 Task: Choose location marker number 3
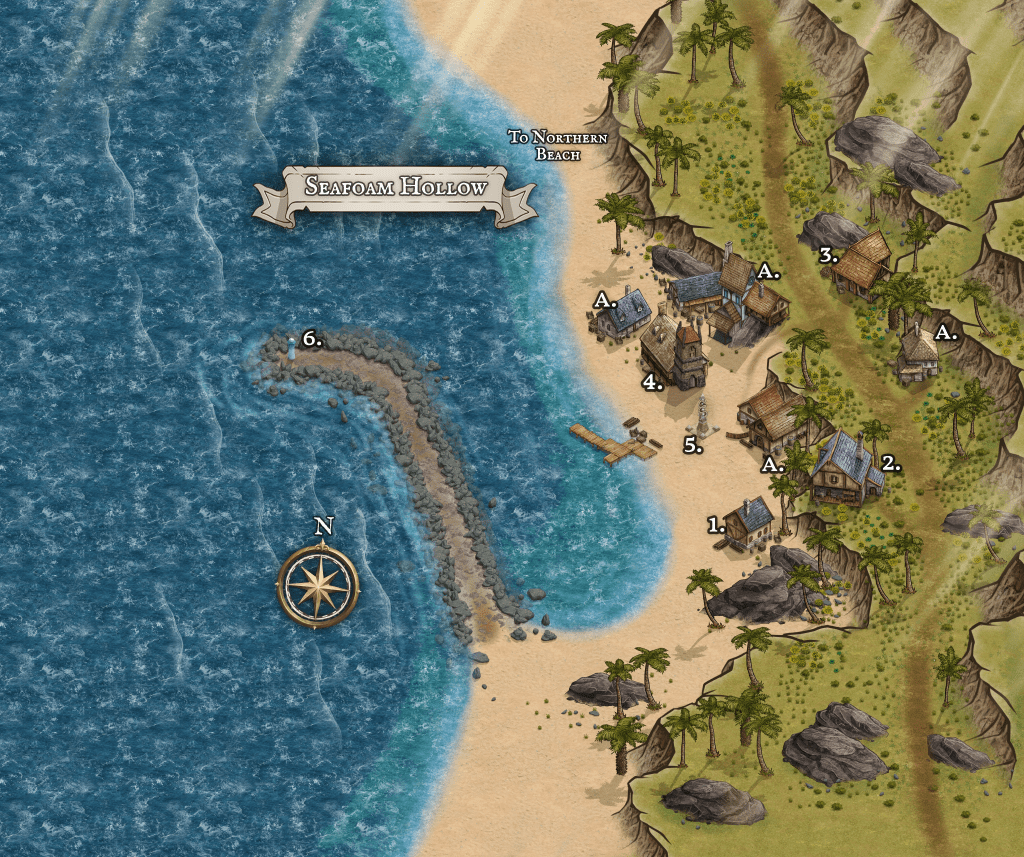[828, 255]
